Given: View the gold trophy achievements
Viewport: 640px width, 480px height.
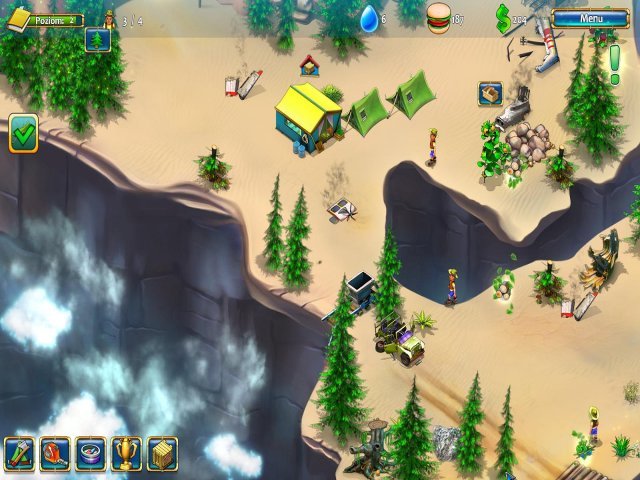Looking at the screenshot, I should click(126, 453).
